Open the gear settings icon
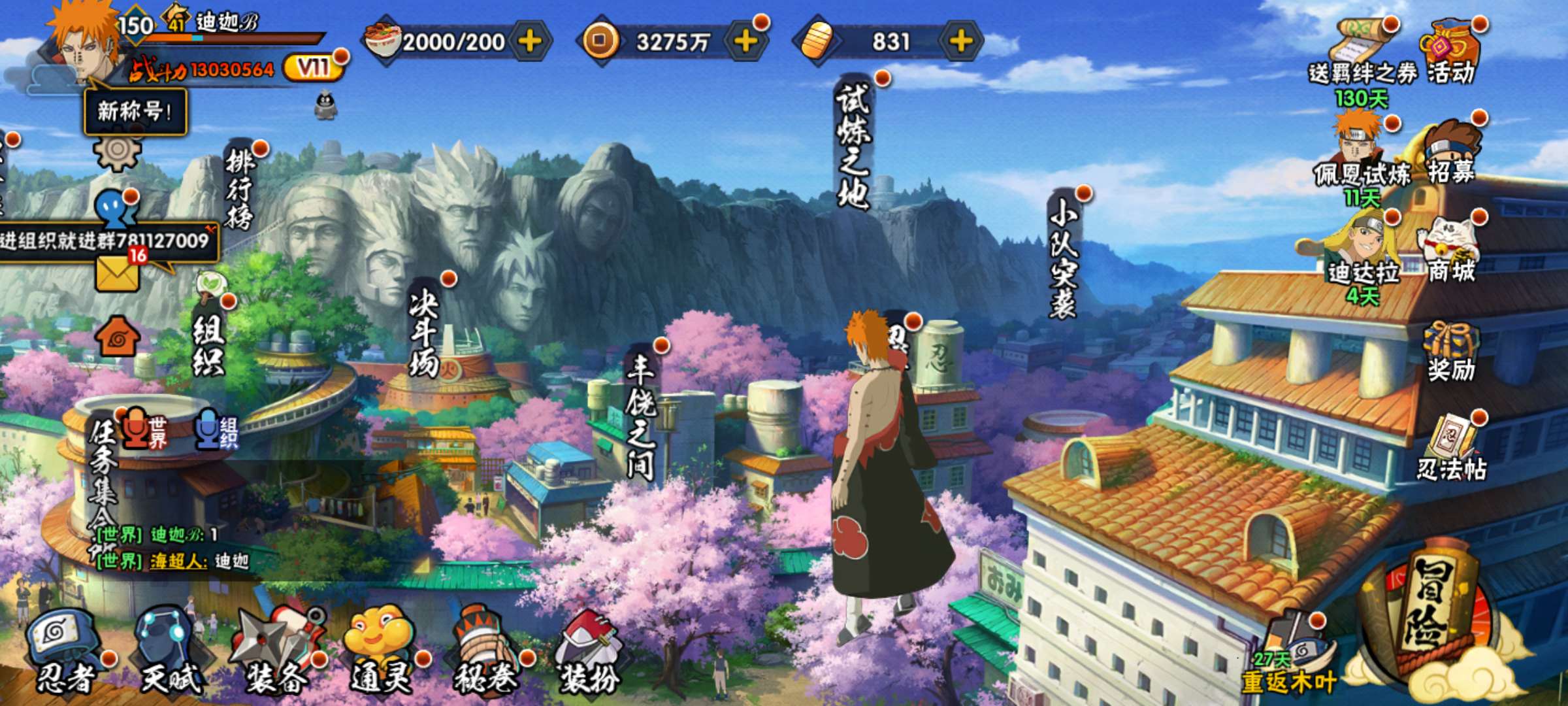This screenshot has height=706, width=1568. click(118, 150)
